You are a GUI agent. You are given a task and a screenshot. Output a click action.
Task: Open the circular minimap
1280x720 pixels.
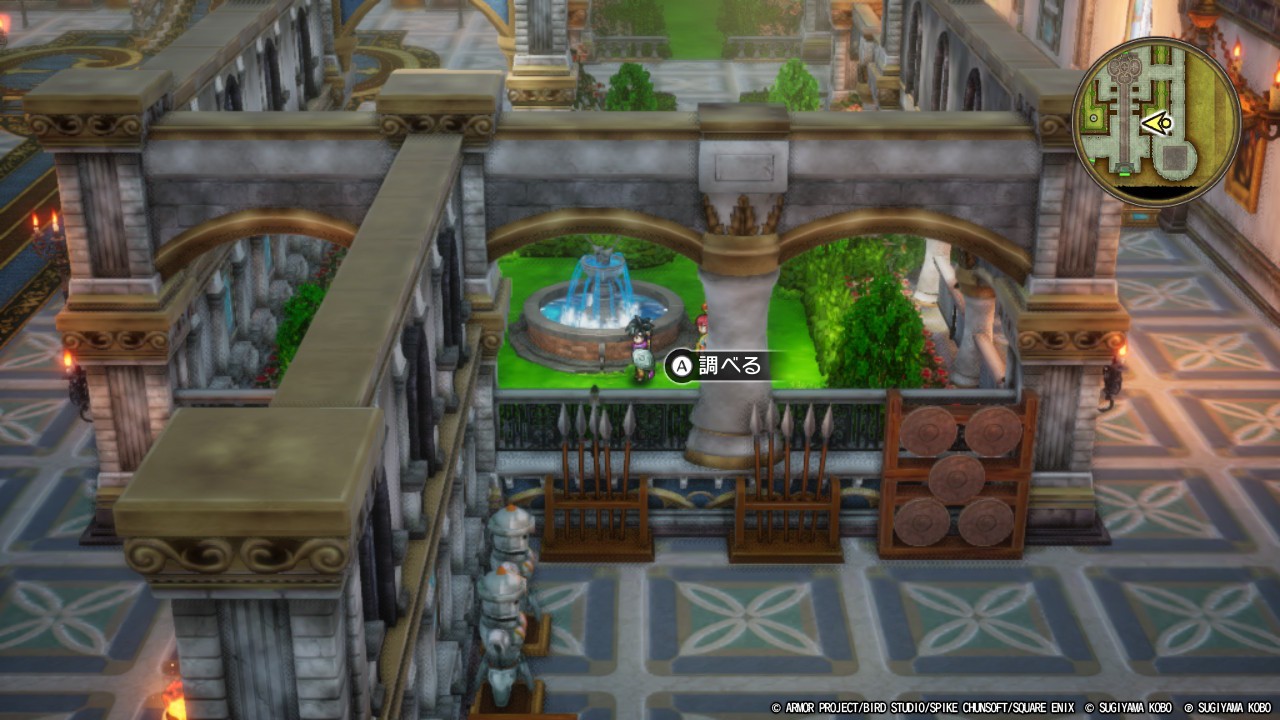pyautogui.click(x=1156, y=122)
